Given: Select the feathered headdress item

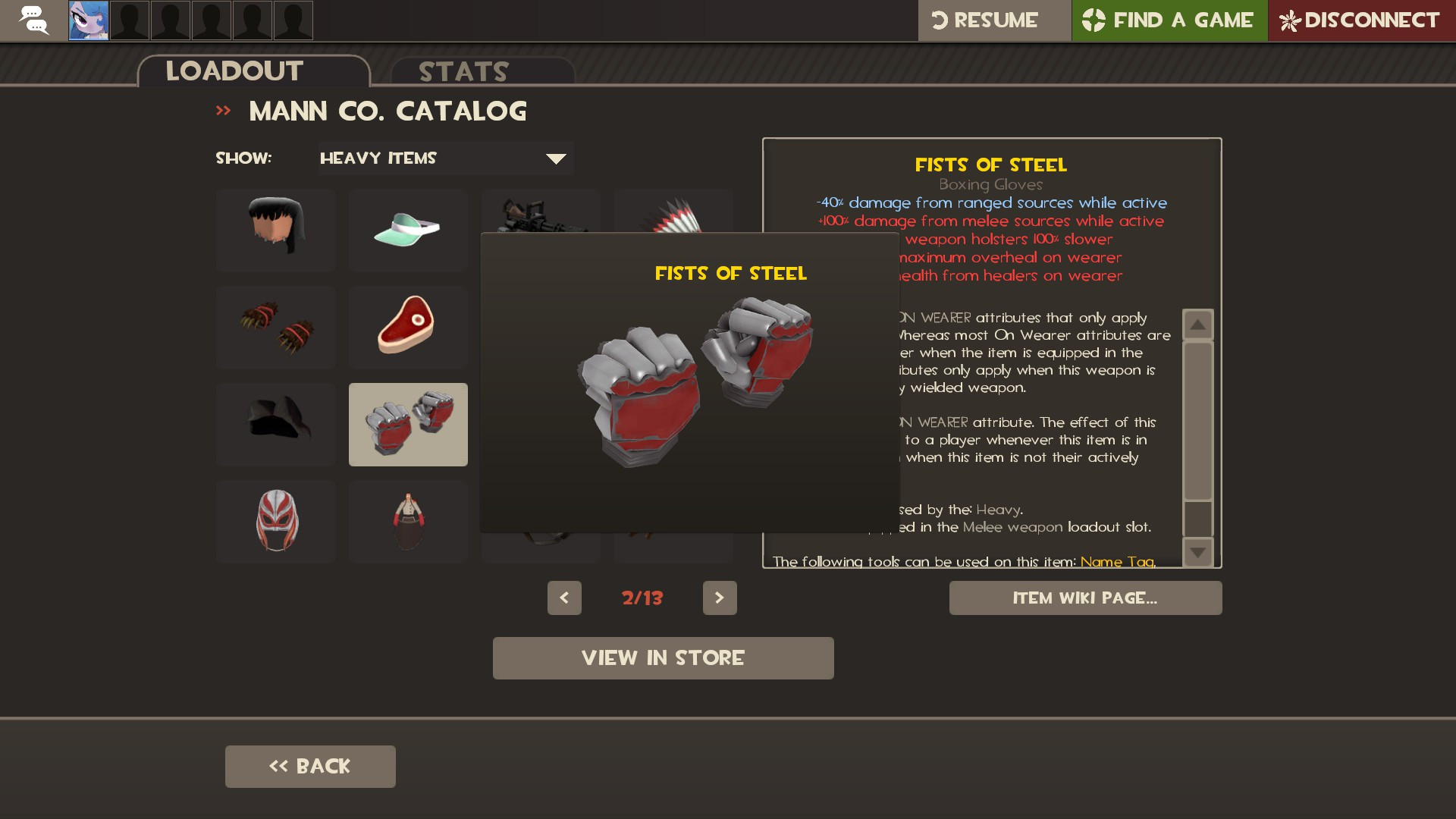Looking at the screenshot, I should (x=673, y=220).
